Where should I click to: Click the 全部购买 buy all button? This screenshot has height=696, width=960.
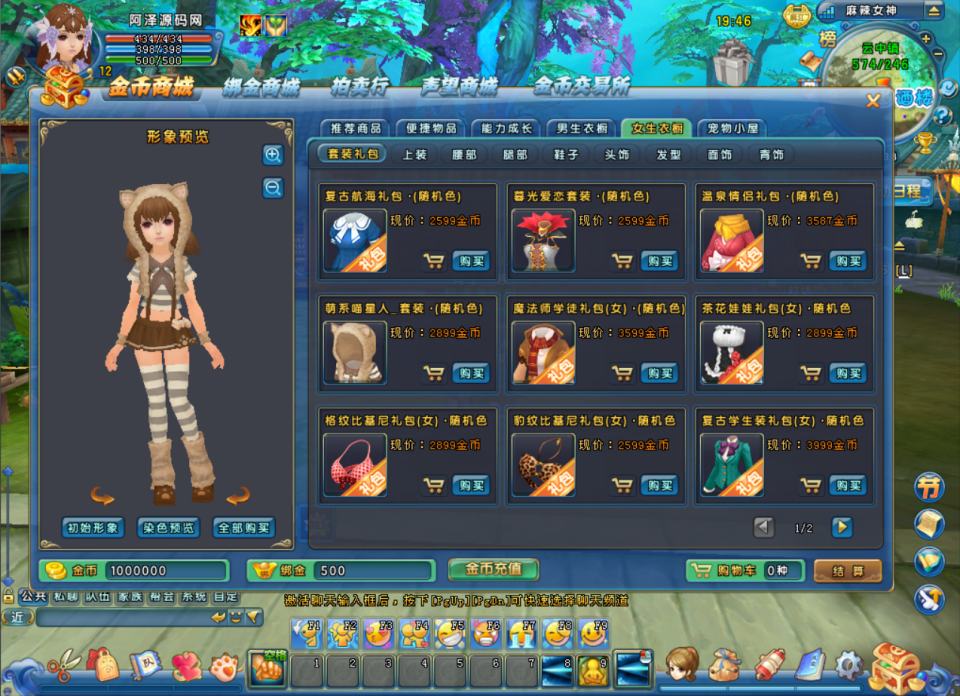click(x=243, y=528)
